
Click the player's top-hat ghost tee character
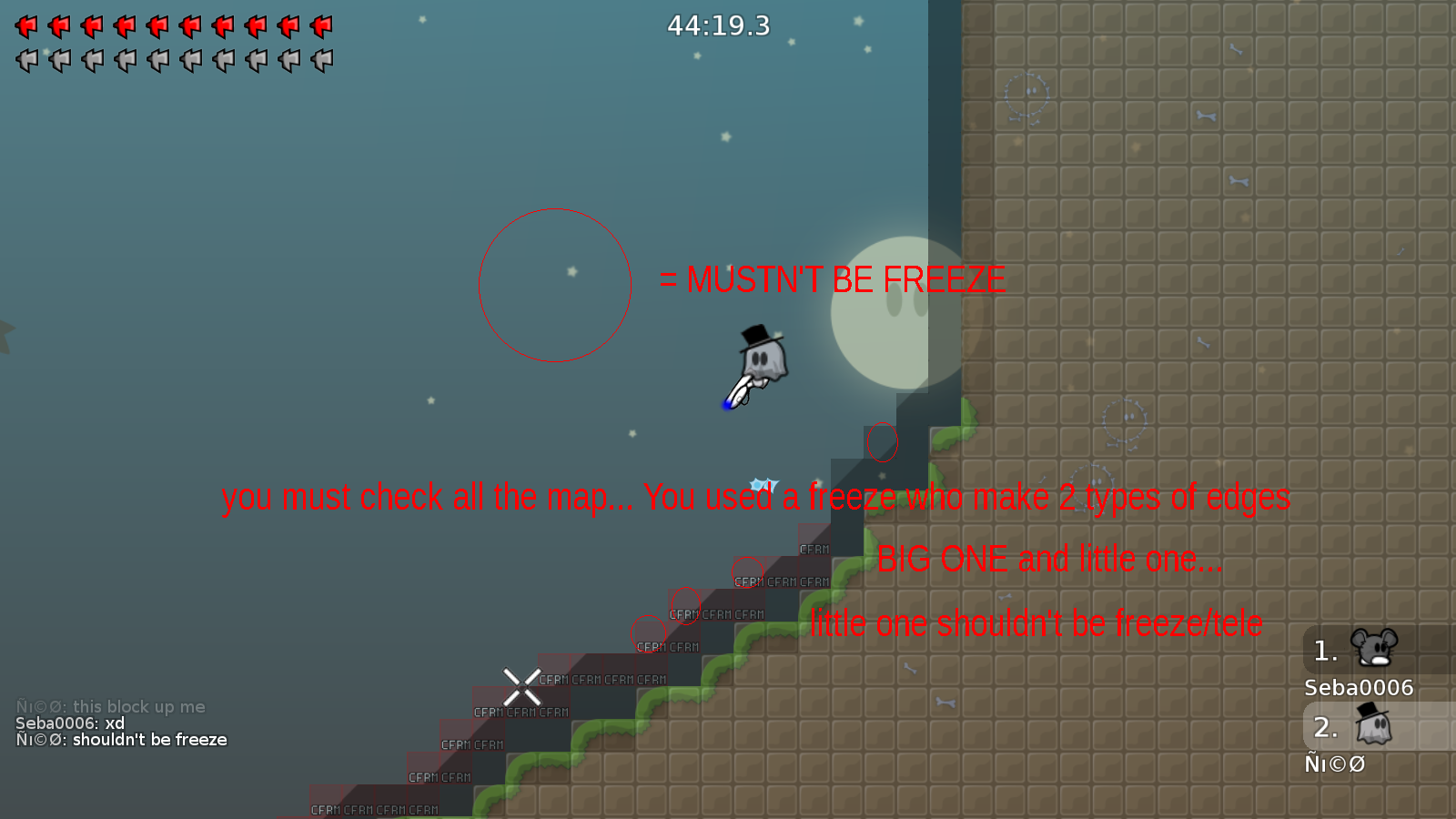click(x=763, y=359)
